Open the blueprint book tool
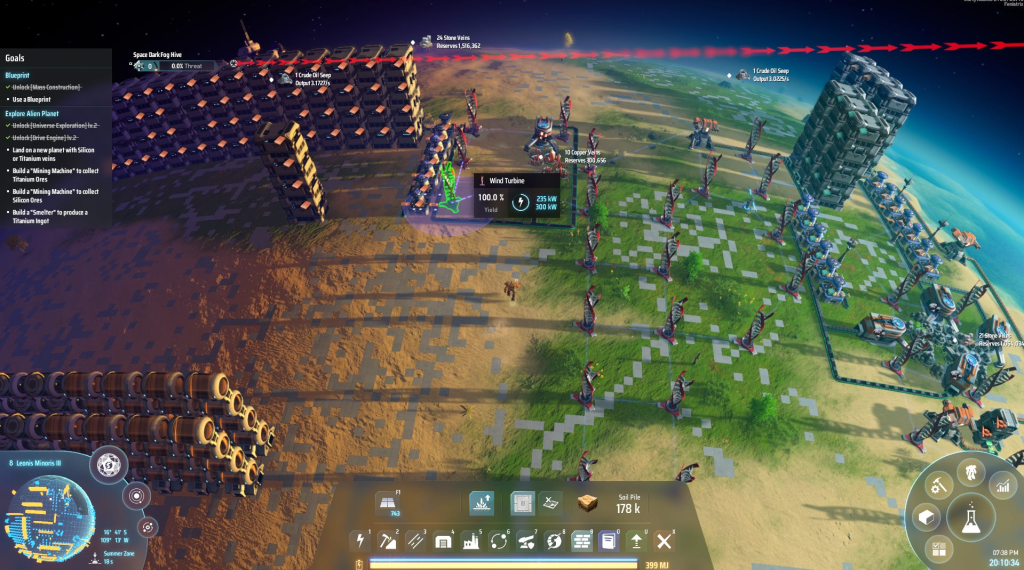 (608, 541)
